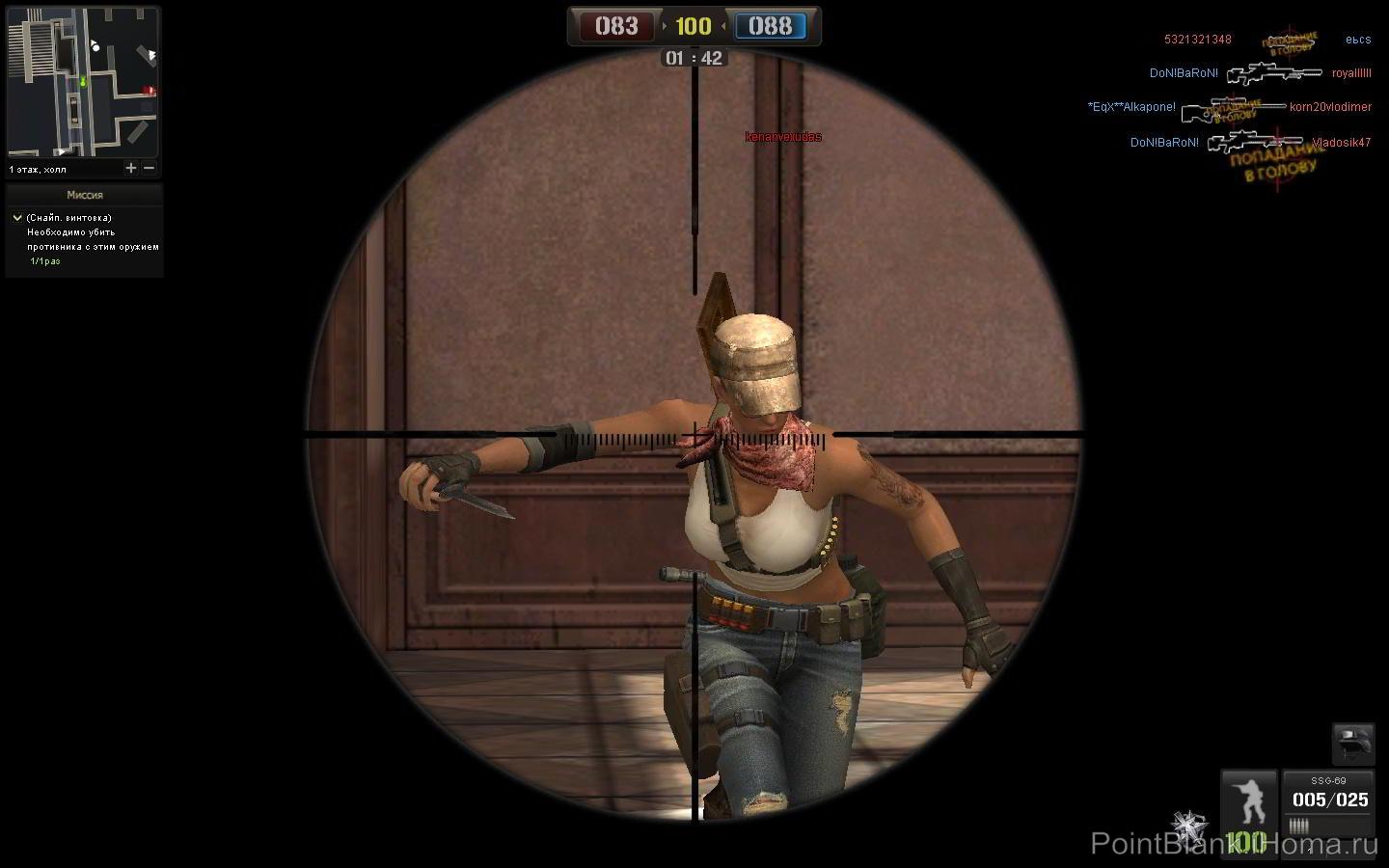
Task: Click the Миссия panel header
Action: (85, 194)
